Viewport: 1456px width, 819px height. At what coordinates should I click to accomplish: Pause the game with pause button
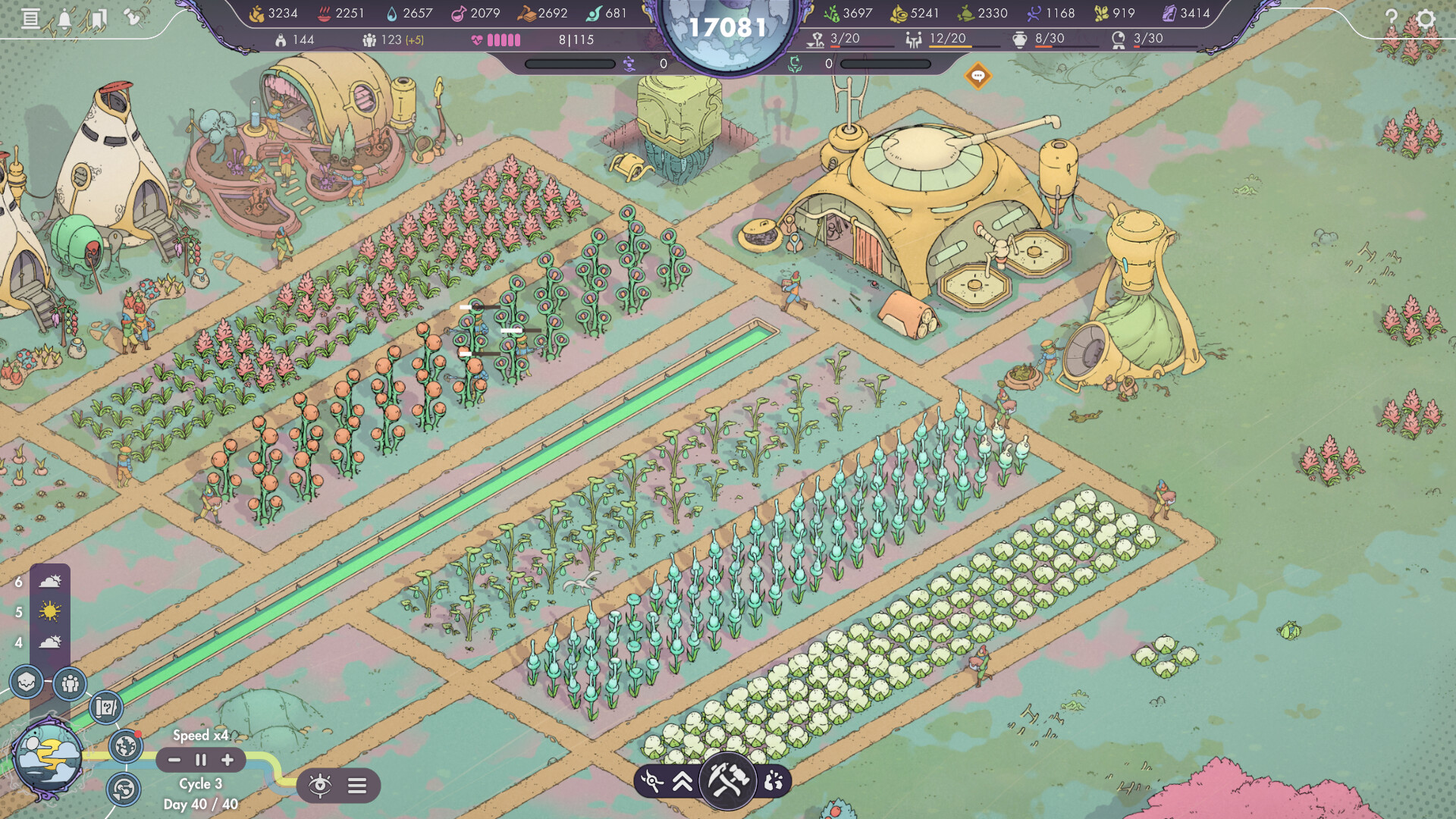(x=200, y=761)
